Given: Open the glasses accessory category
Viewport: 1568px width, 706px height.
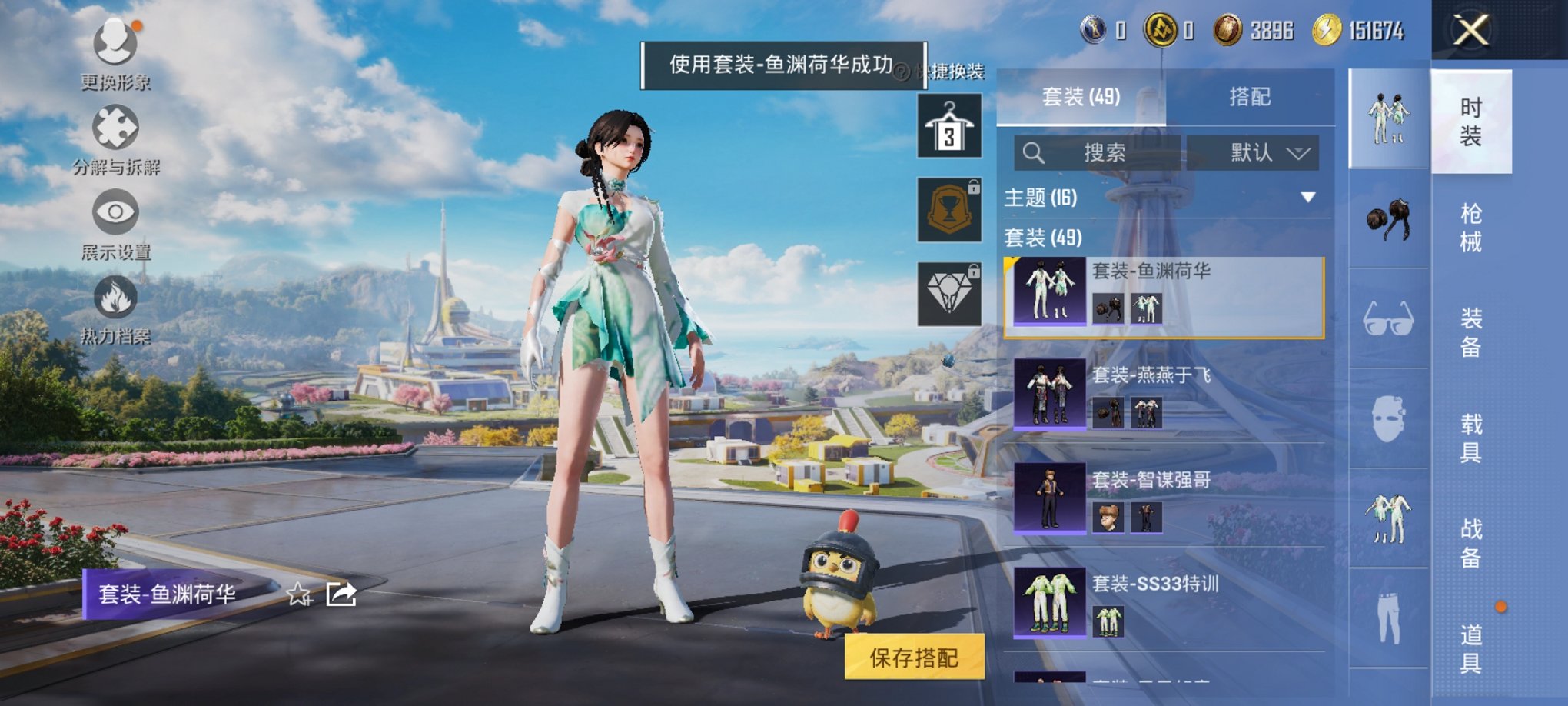Looking at the screenshot, I should tap(1388, 318).
